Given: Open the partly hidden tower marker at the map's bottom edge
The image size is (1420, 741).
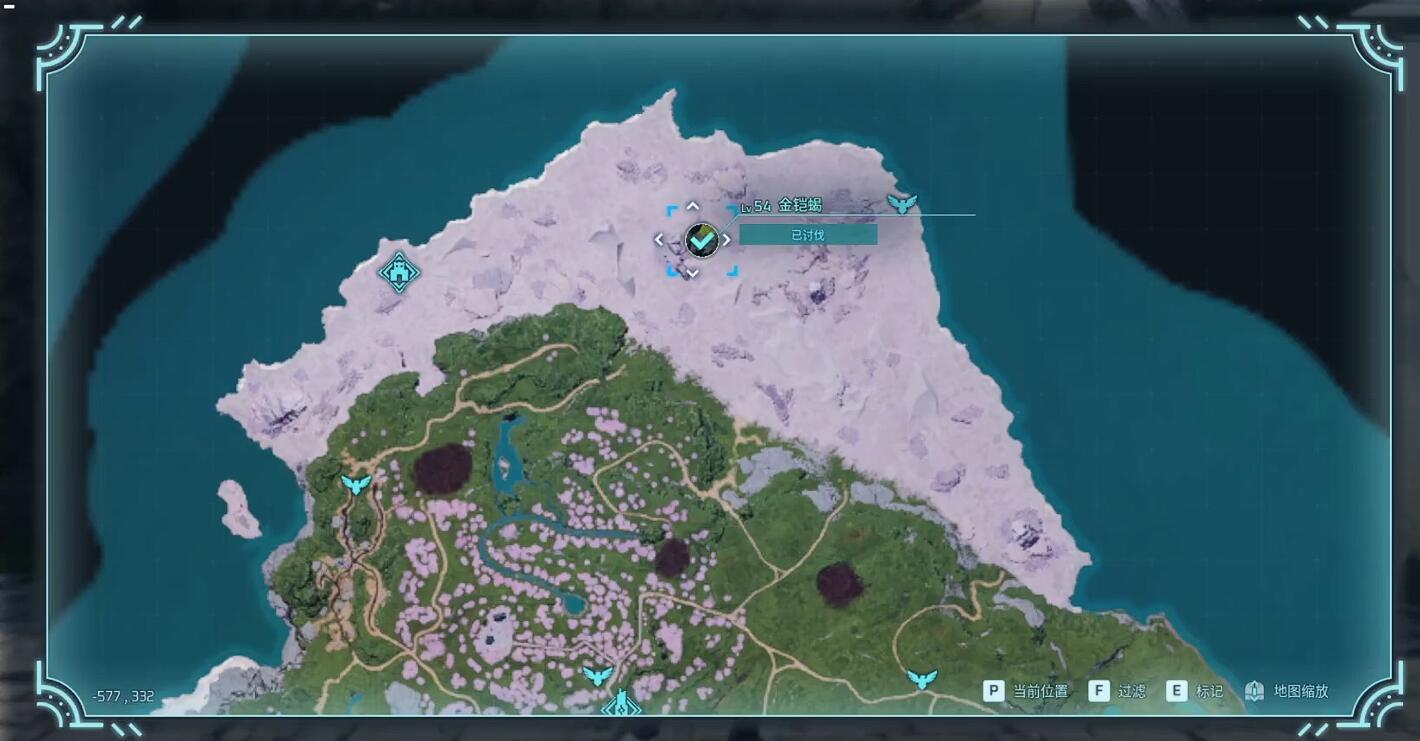Looking at the screenshot, I should click(620, 705).
